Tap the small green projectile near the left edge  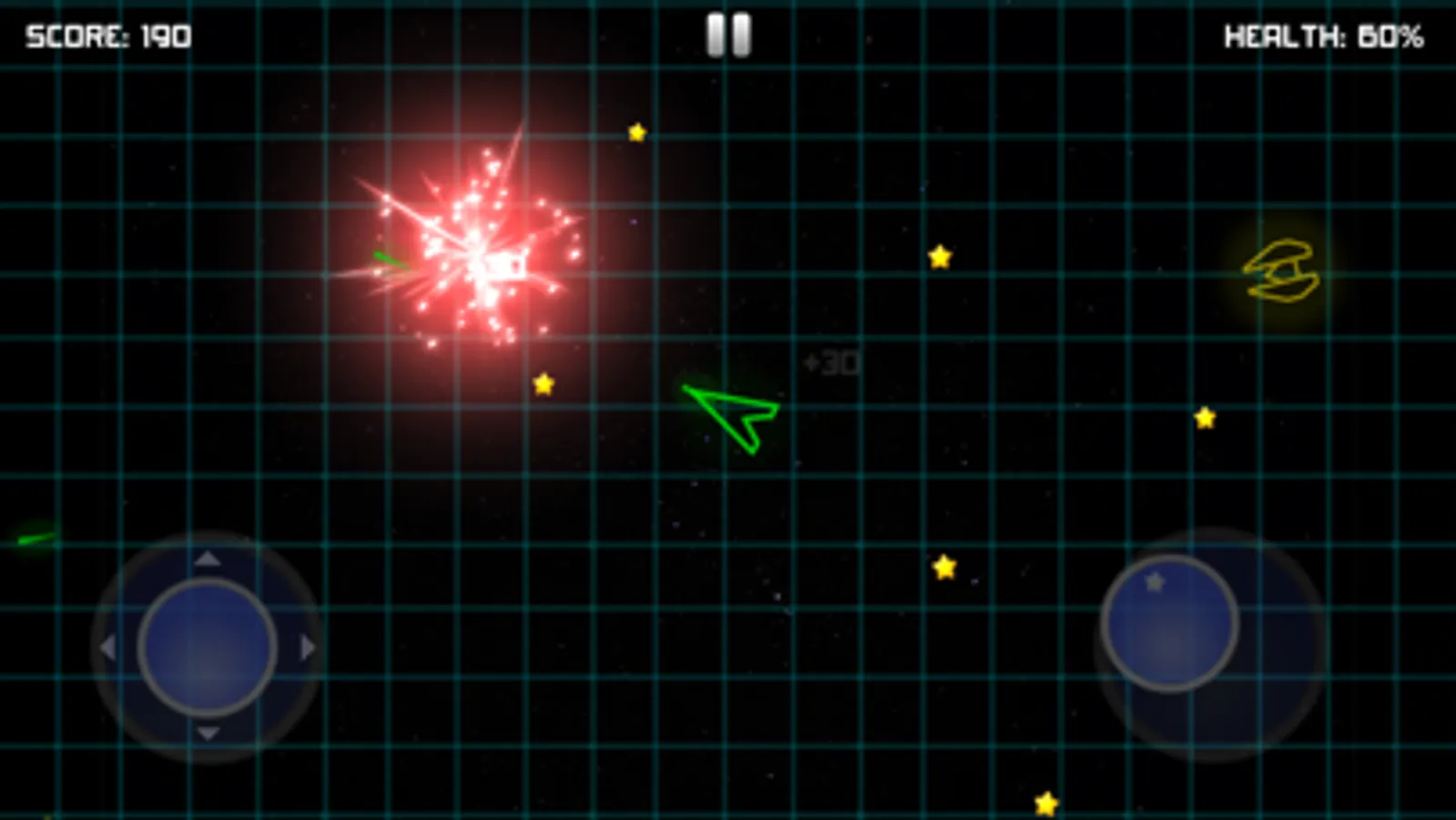point(35,536)
